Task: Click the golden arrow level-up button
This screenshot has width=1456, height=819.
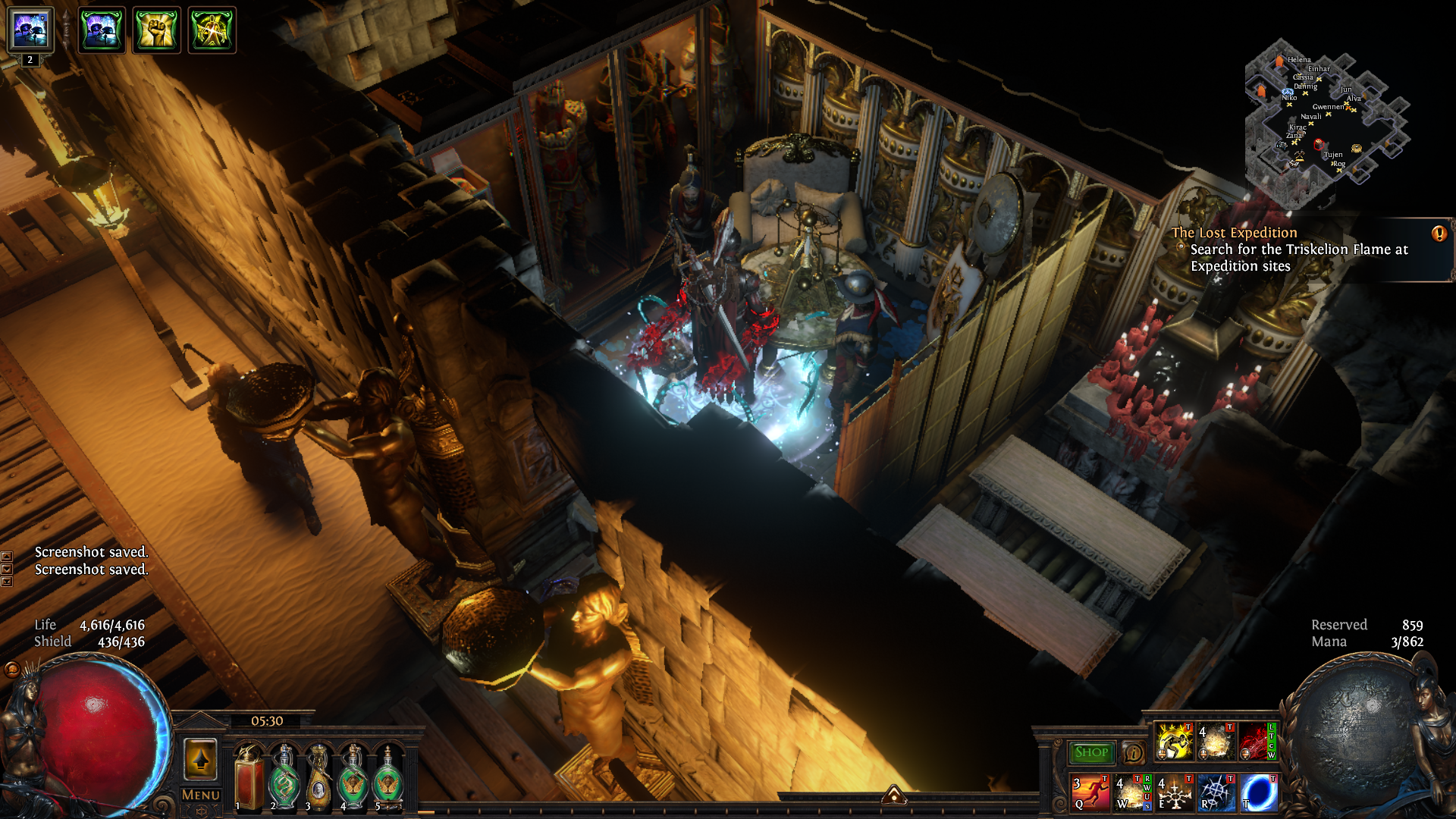Action: [x=200, y=758]
